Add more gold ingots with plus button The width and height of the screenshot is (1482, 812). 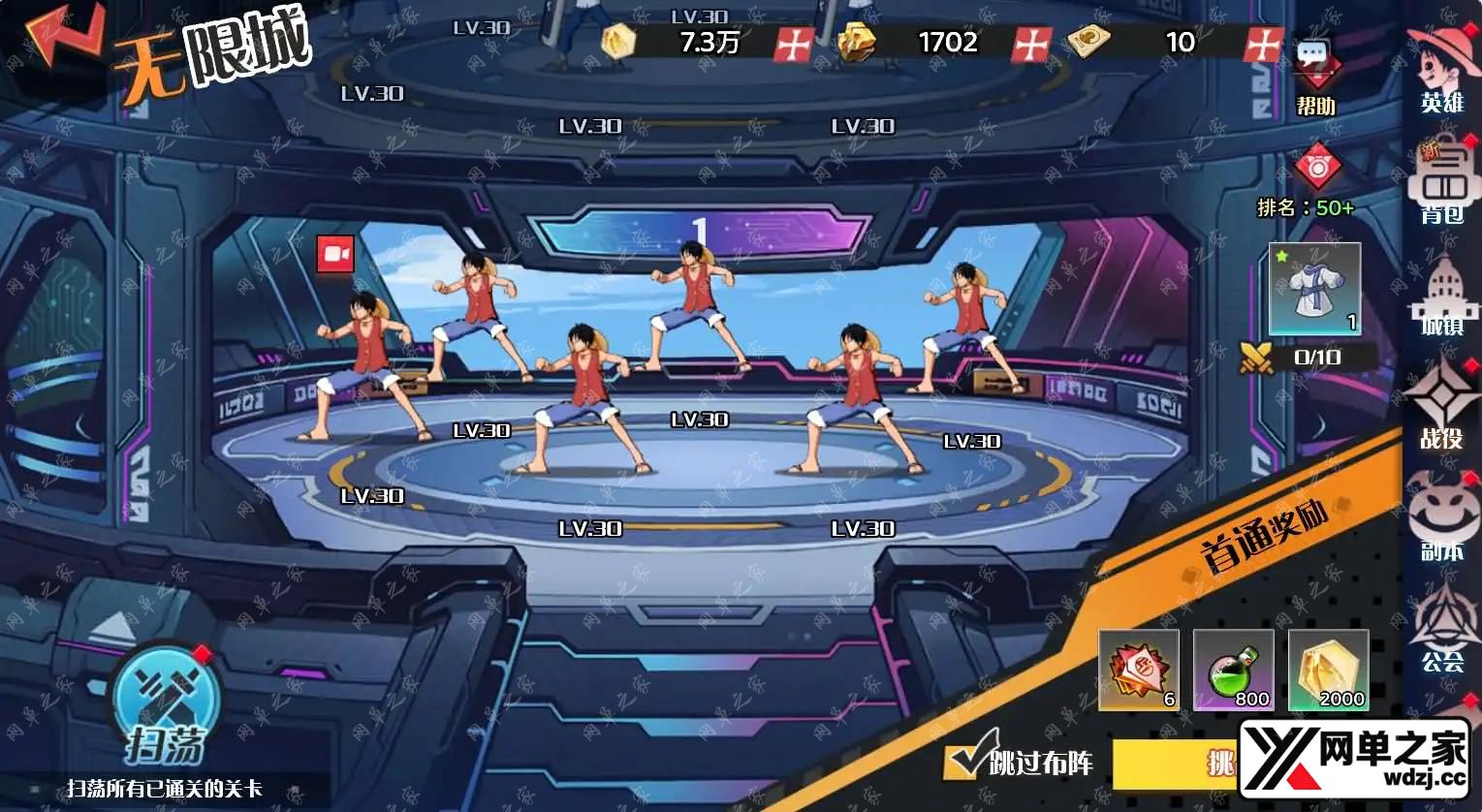click(1031, 44)
